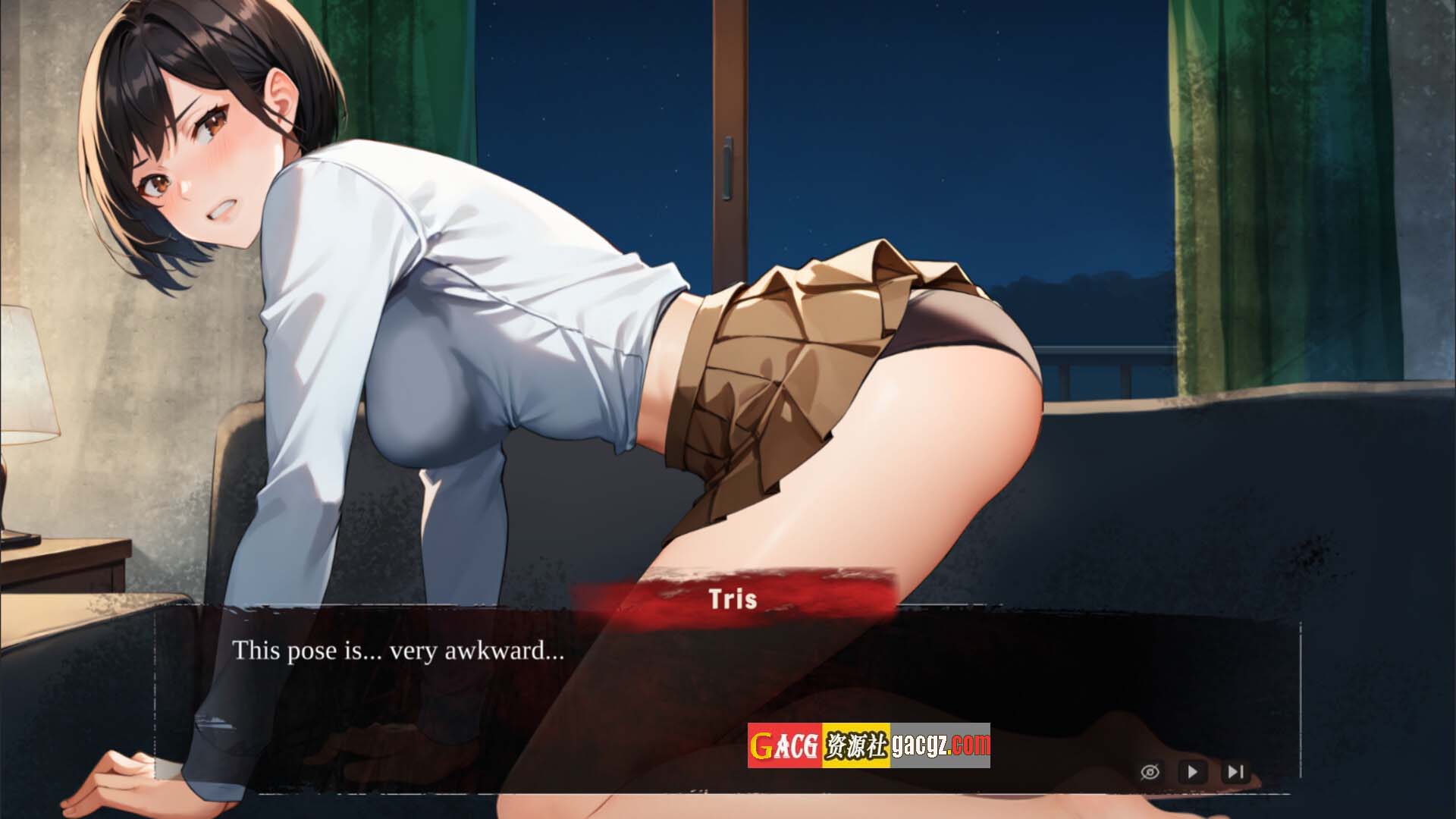This screenshot has height=819, width=1456.
Task: Skip dialogue with the fast-forward button
Action: [1235, 772]
